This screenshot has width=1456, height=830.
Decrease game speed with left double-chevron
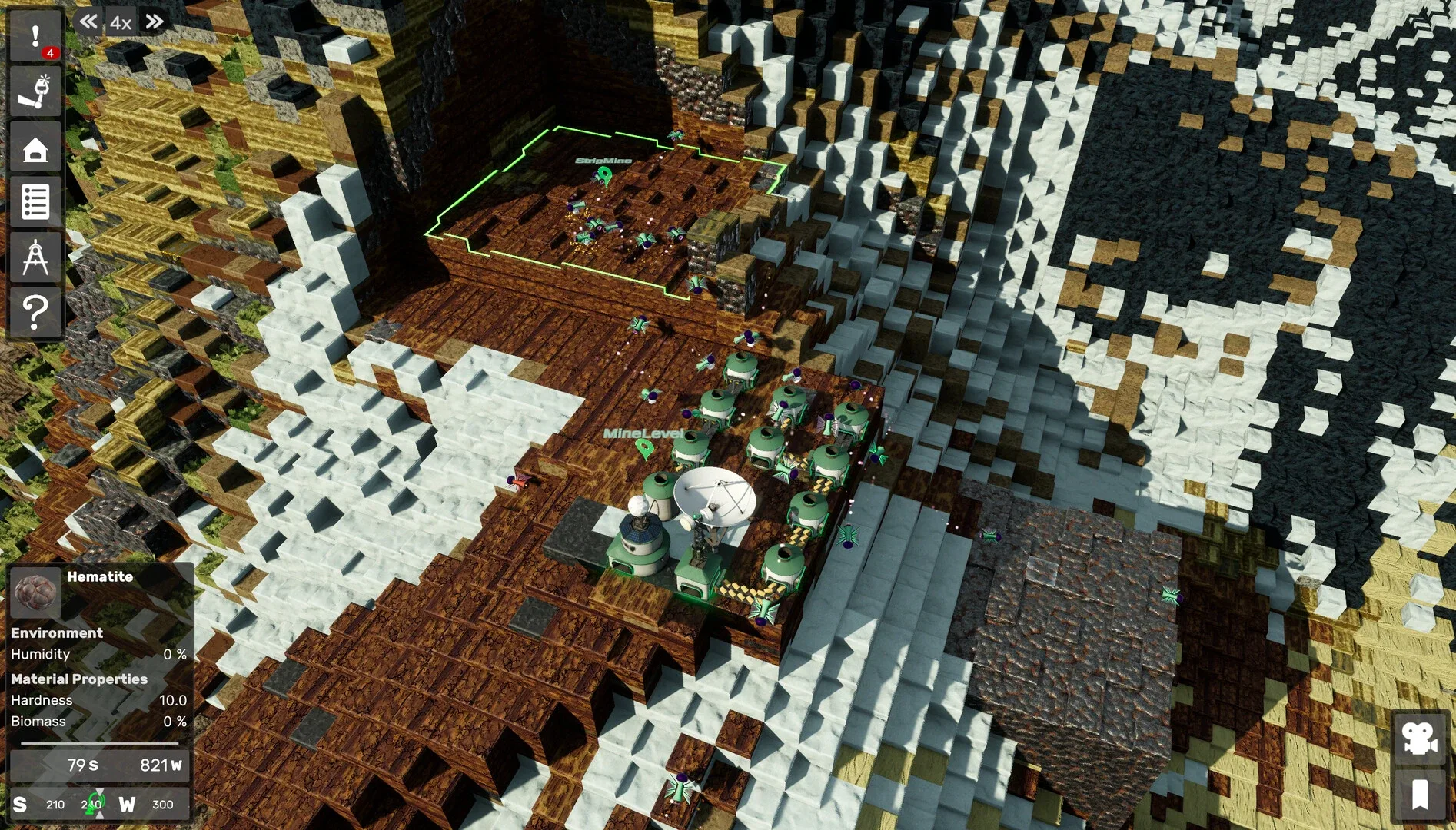point(88,22)
